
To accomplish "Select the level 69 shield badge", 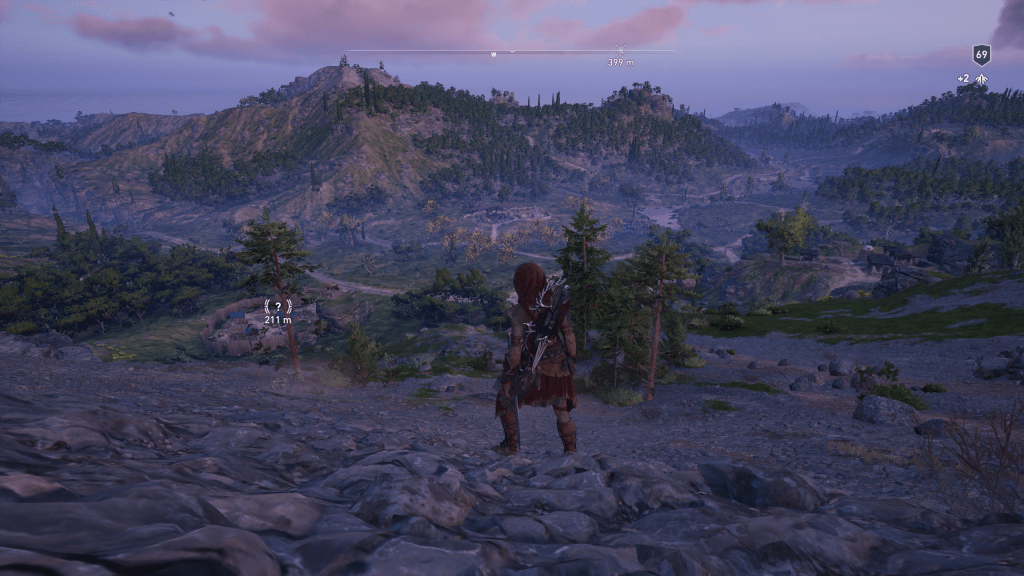I will pyautogui.click(x=981, y=55).
